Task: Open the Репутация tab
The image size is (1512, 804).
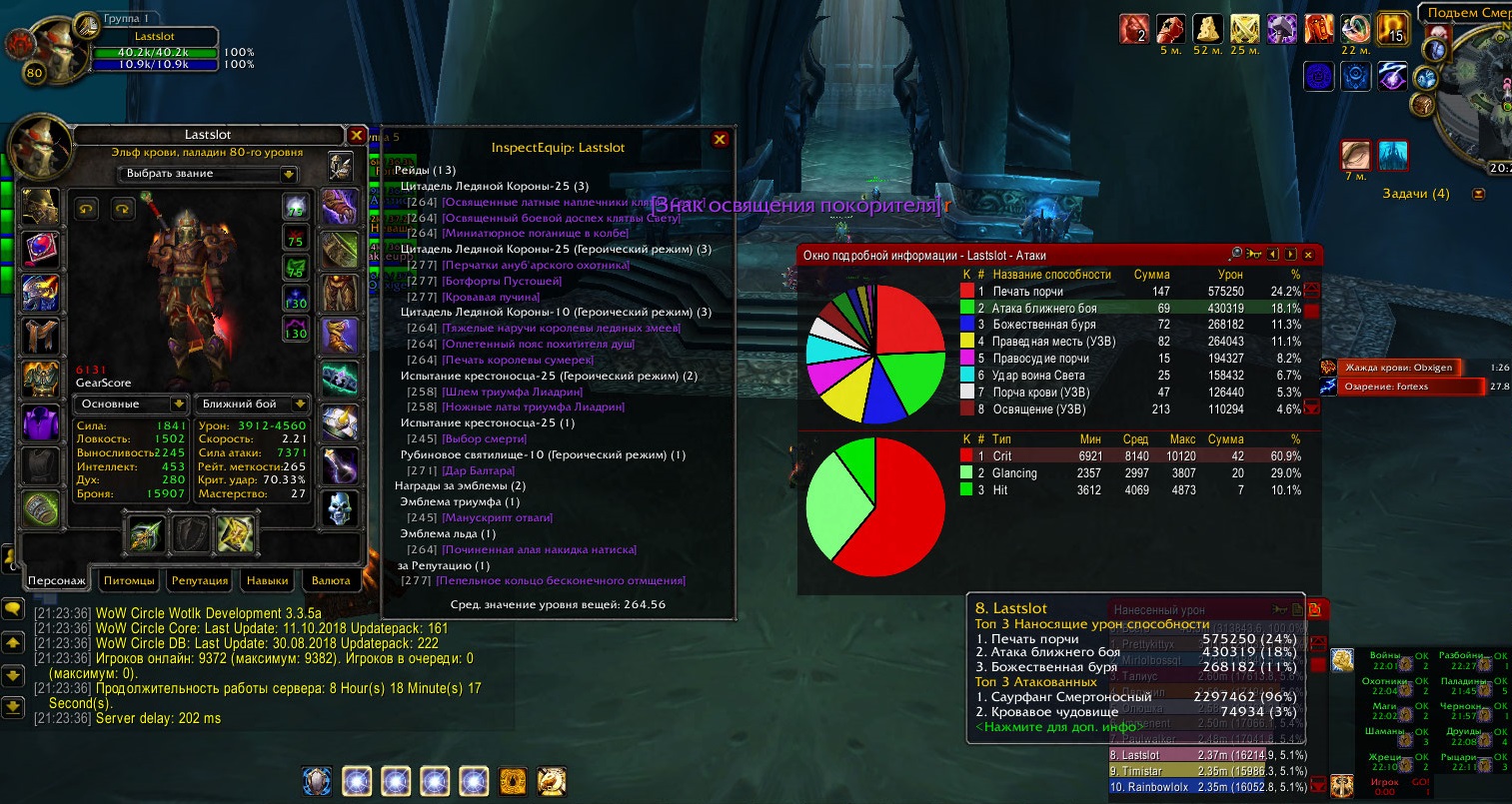Action: pyautogui.click(x=200, y=580)
